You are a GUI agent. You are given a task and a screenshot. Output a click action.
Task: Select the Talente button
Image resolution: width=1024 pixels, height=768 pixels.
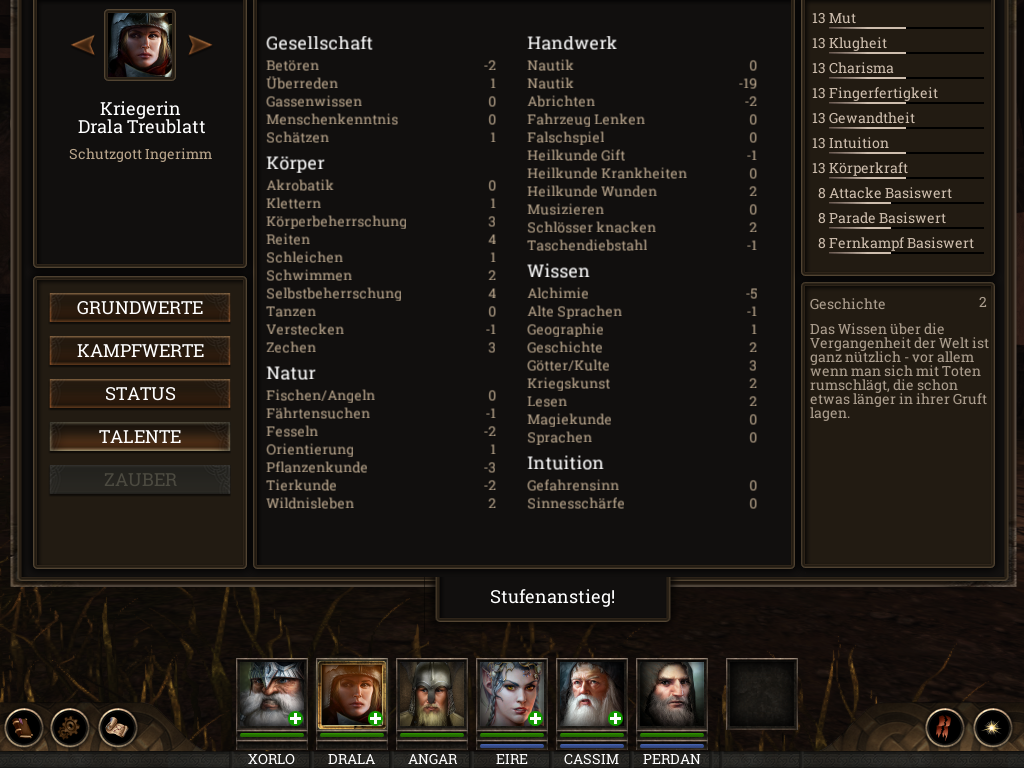pos(140,437)
